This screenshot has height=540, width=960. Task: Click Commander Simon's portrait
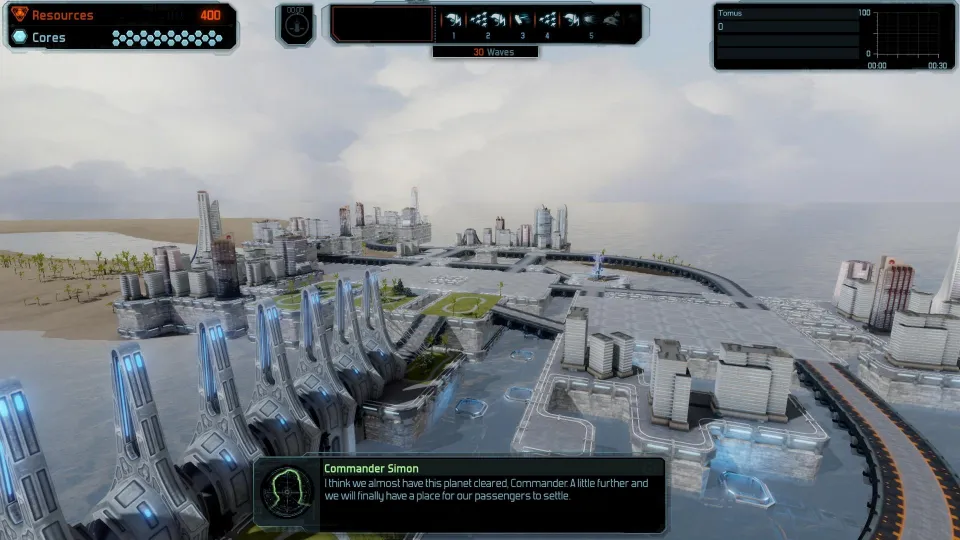click(x=287, y=491)
